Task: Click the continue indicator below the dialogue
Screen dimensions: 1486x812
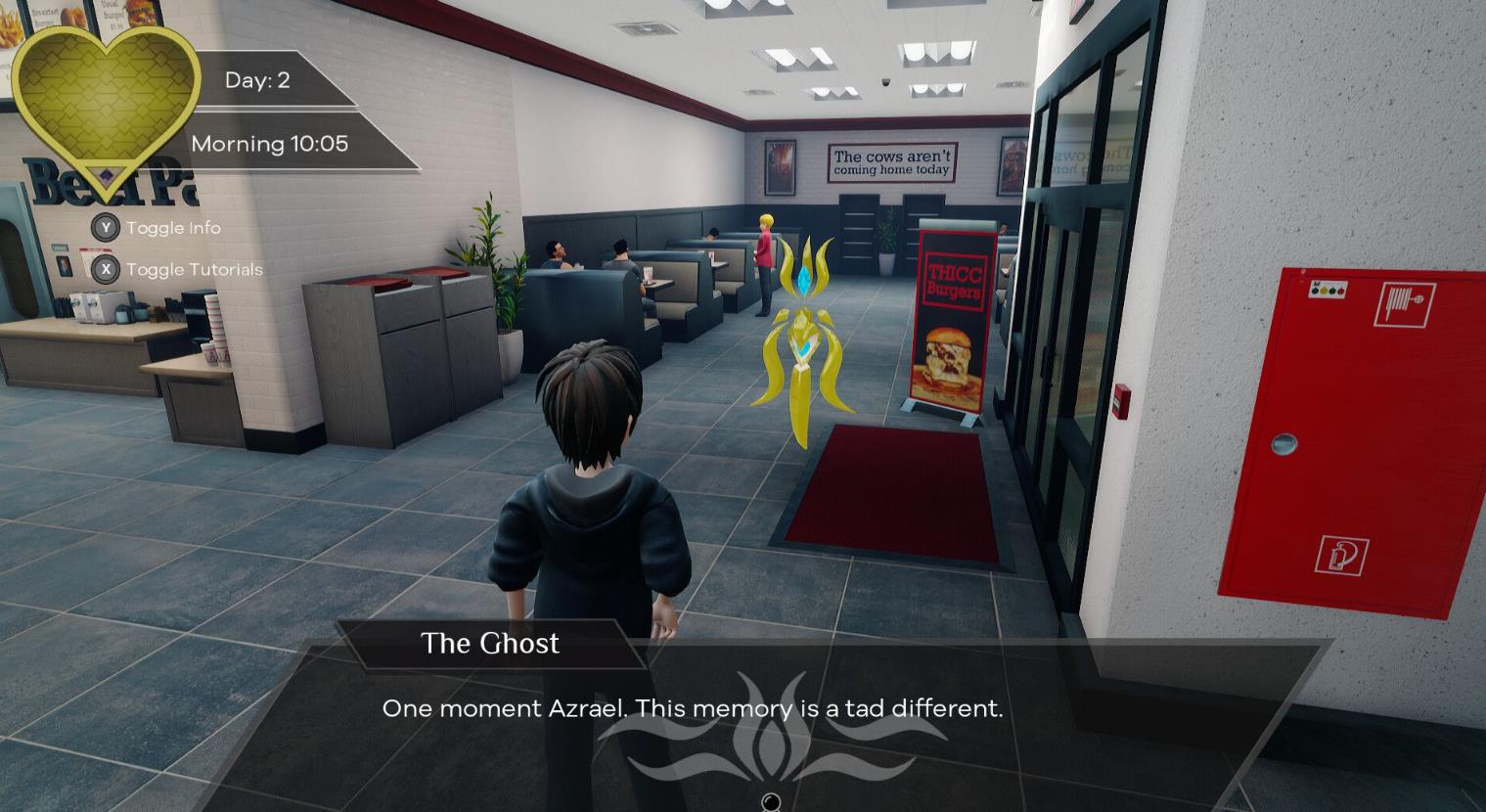Action: [x=771, y=802]
